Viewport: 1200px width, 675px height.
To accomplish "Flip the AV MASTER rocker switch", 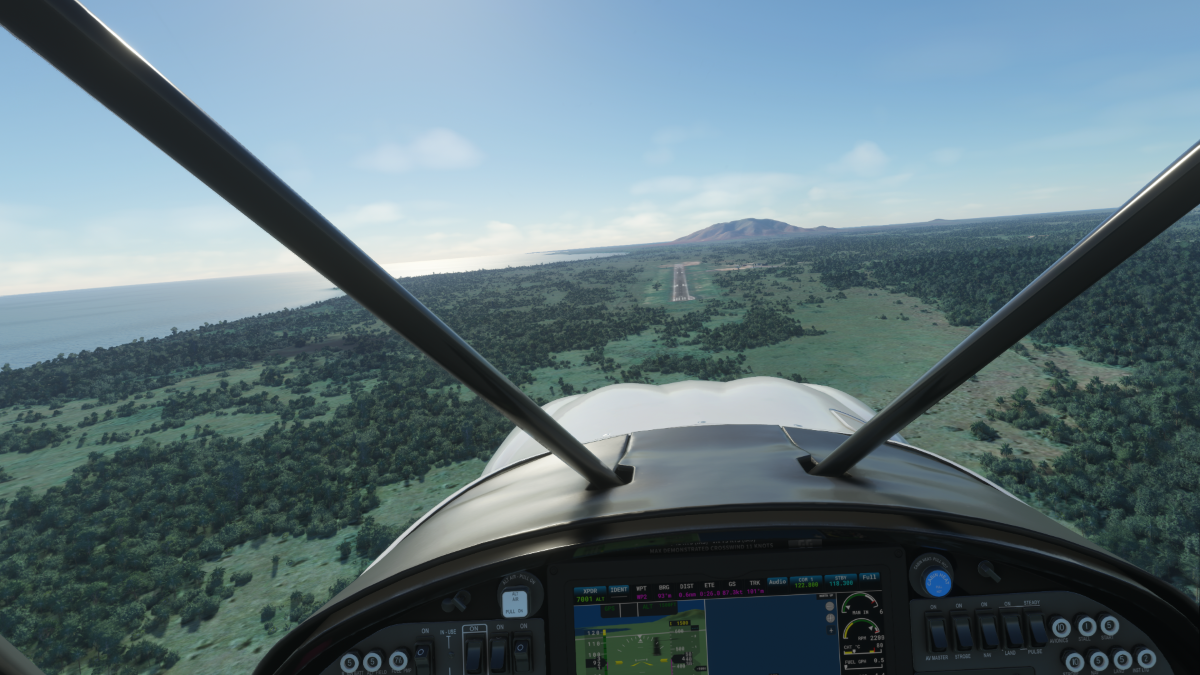I will (937, 633).
